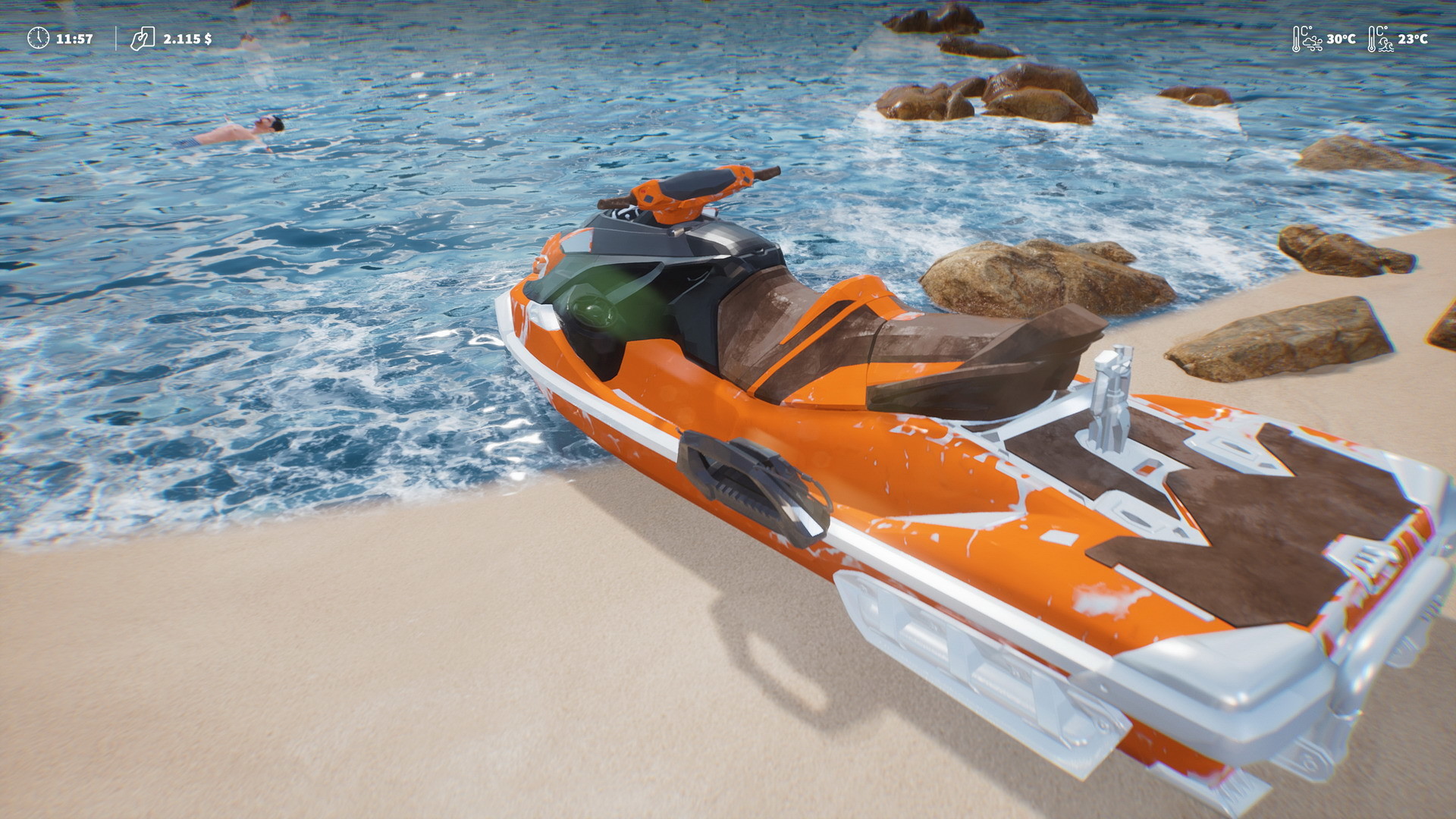Click the 11:57 time display

coord(74,38)
